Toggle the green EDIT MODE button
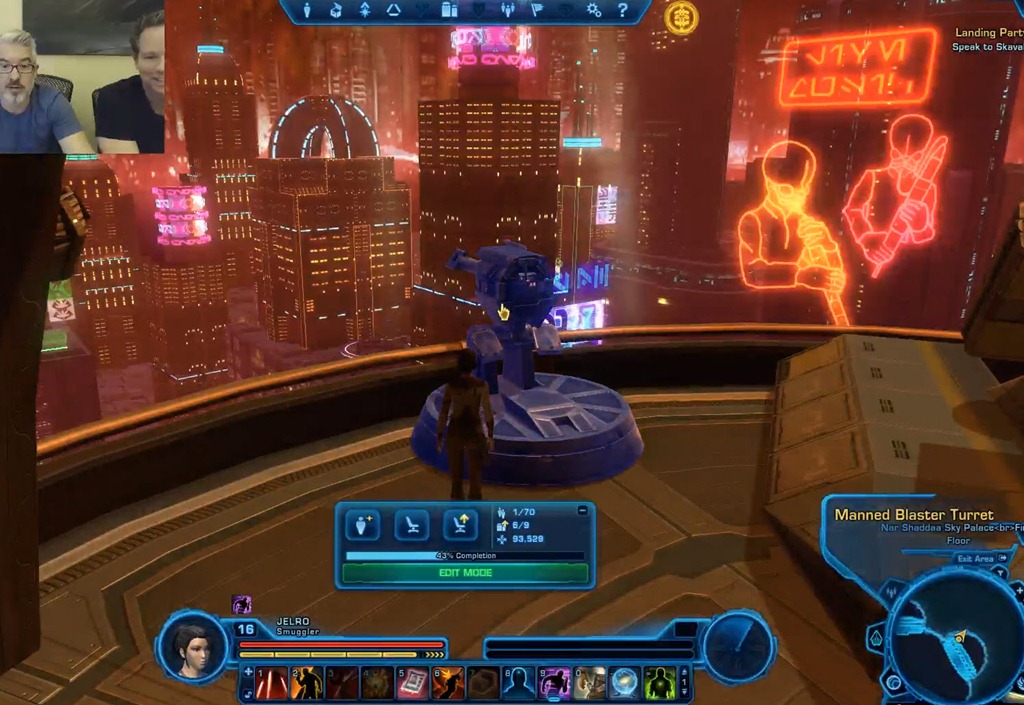This screenshot has width=1024, height=705. pyautogui.click(x=465, y=573)
